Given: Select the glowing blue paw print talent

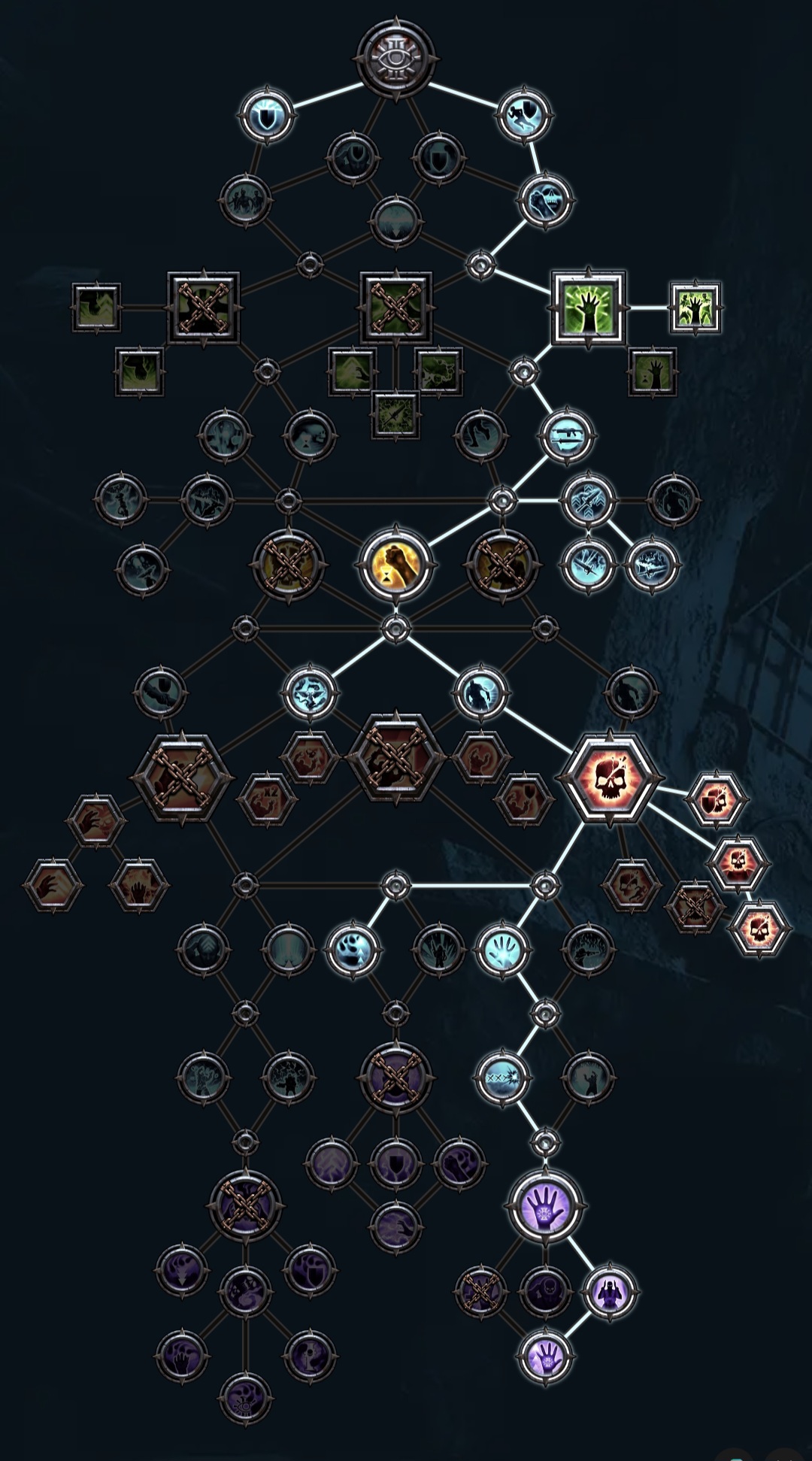Looking at the screenshot, I should pos(352,949).
